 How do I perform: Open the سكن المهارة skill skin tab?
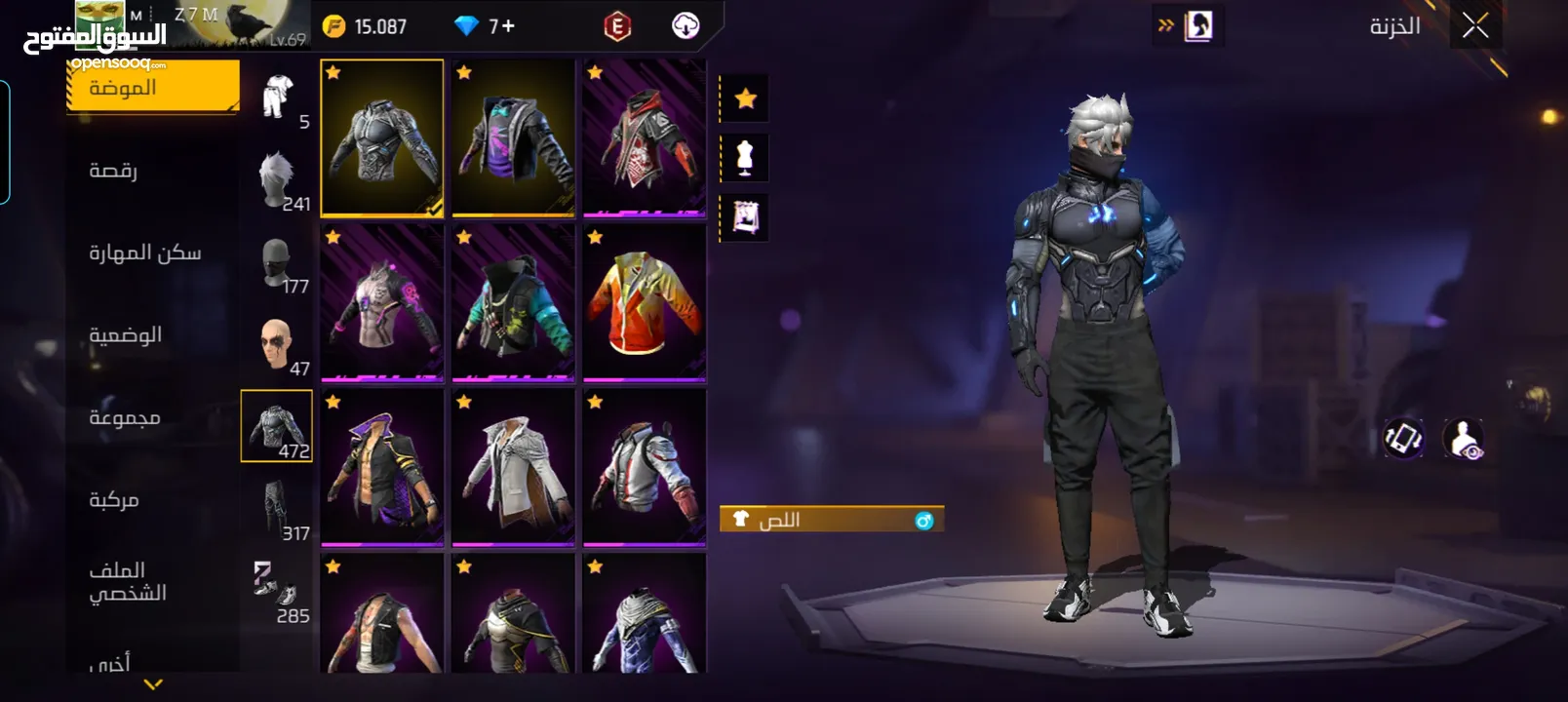[145, 253]
